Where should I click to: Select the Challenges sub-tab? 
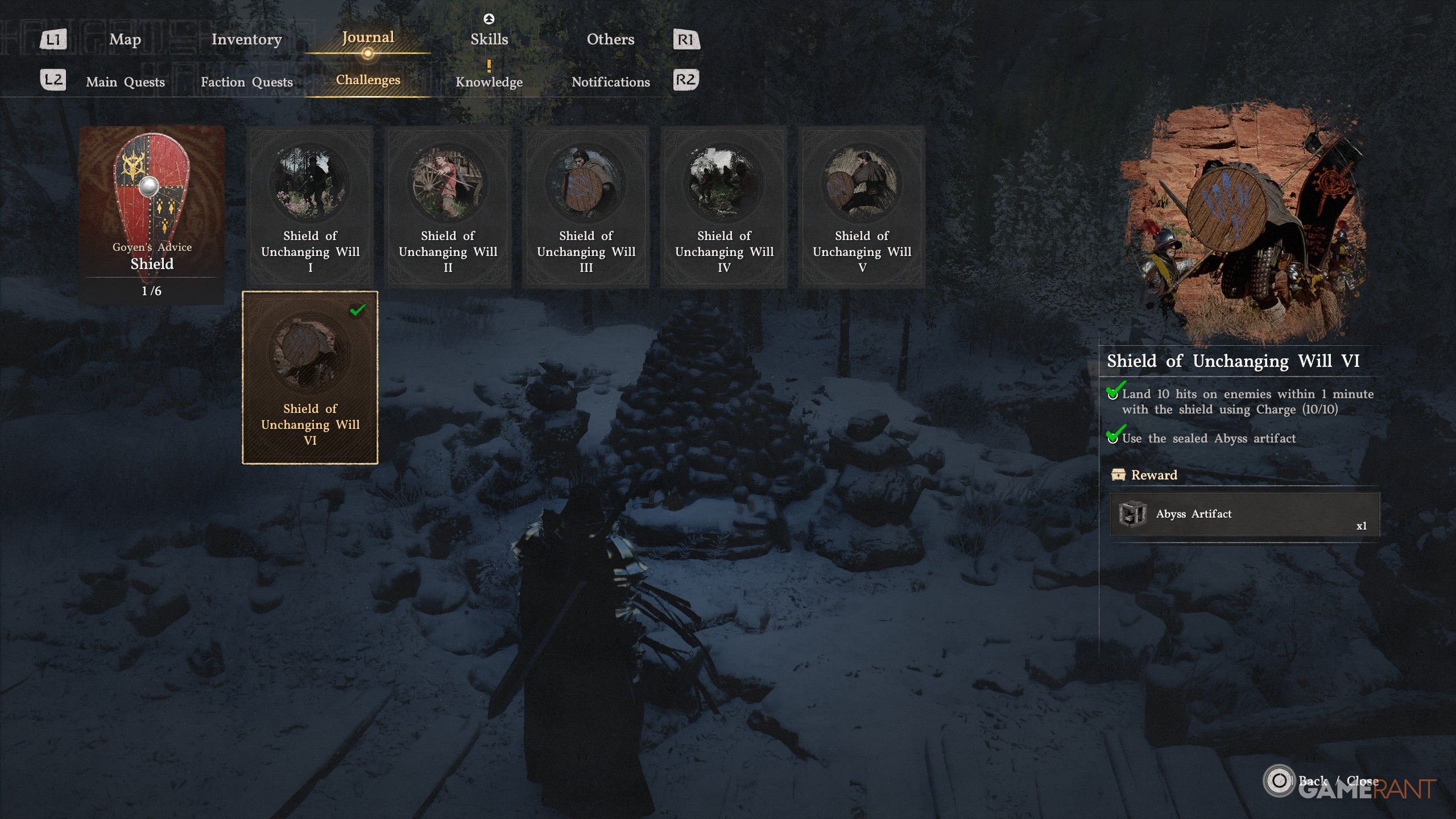point(368,80)
